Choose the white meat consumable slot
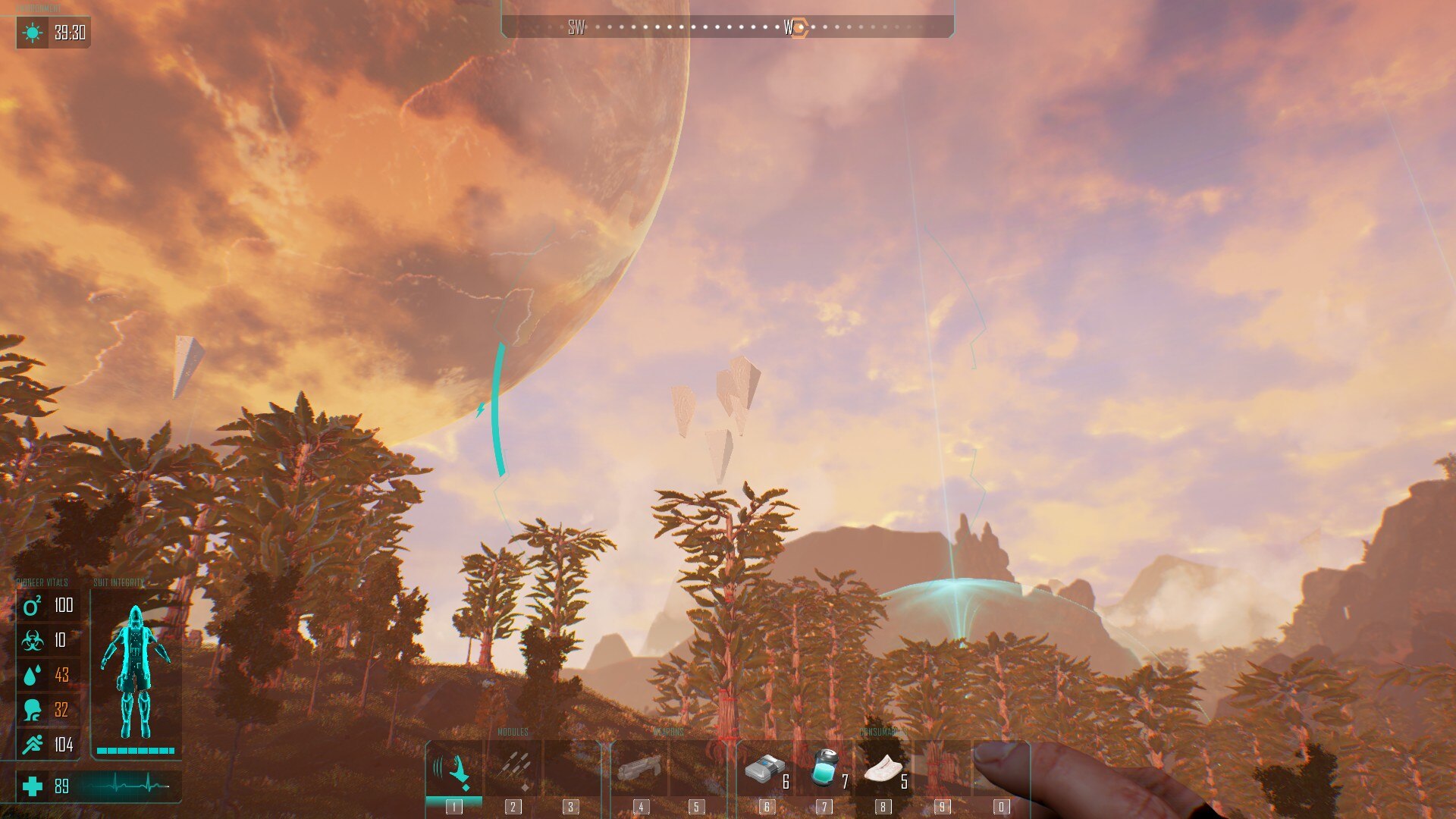This screenshot has width=1456, height=819. (883, 770)
